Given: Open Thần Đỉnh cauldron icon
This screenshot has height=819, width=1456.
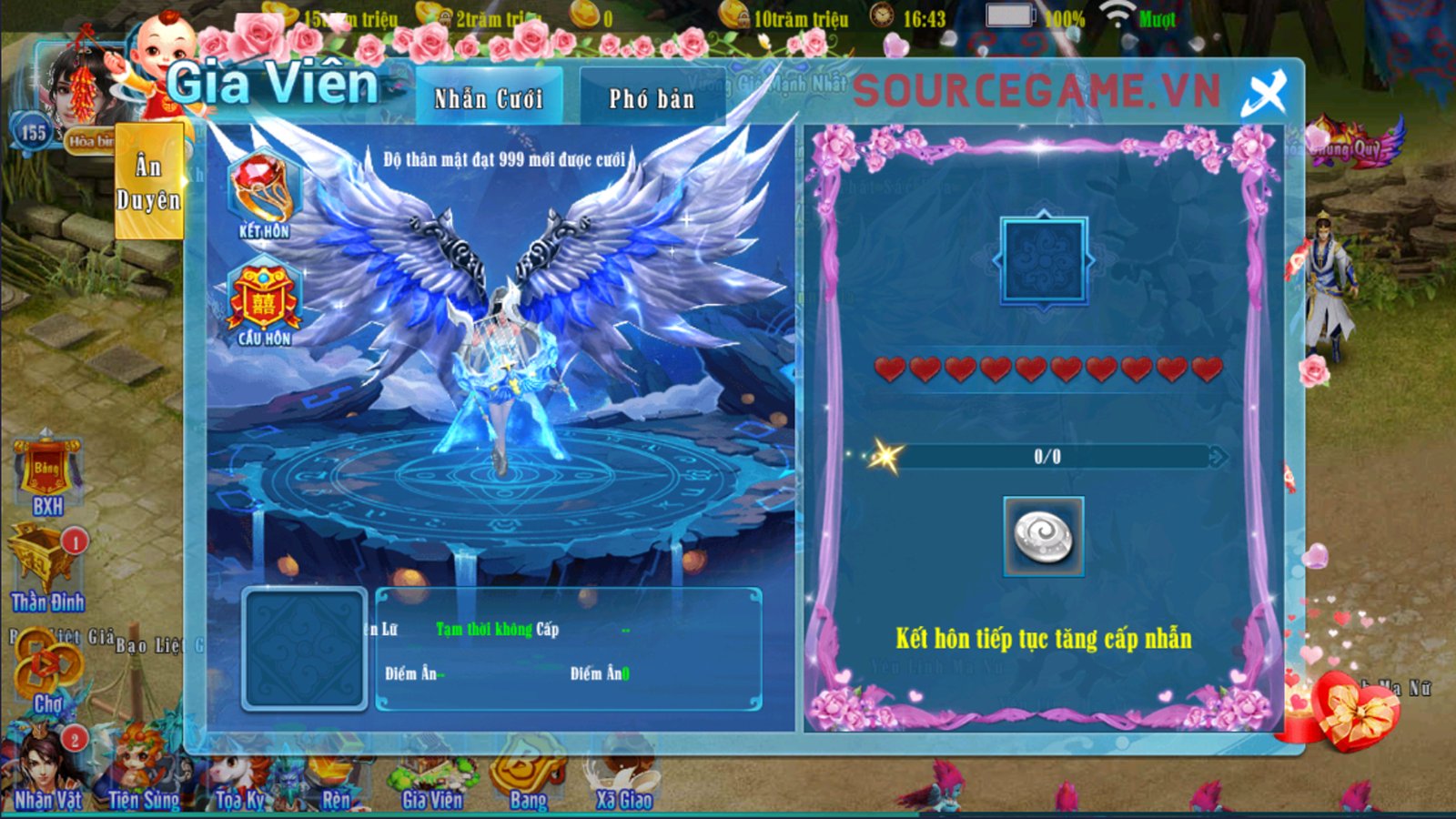Looking at the screenshot, I should pyautogui.click(x=46, y=570).
